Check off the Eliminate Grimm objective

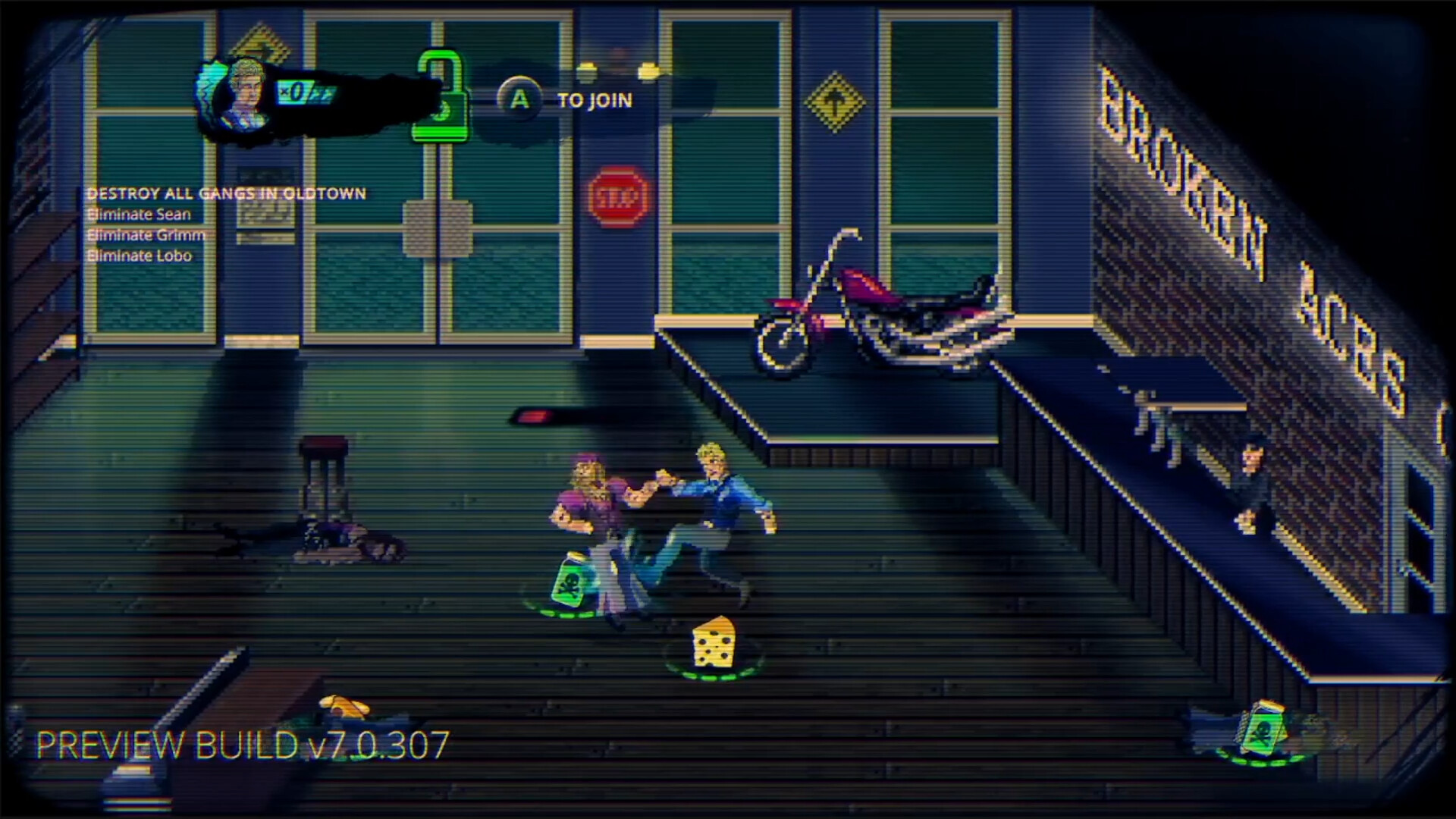(146, 235)
